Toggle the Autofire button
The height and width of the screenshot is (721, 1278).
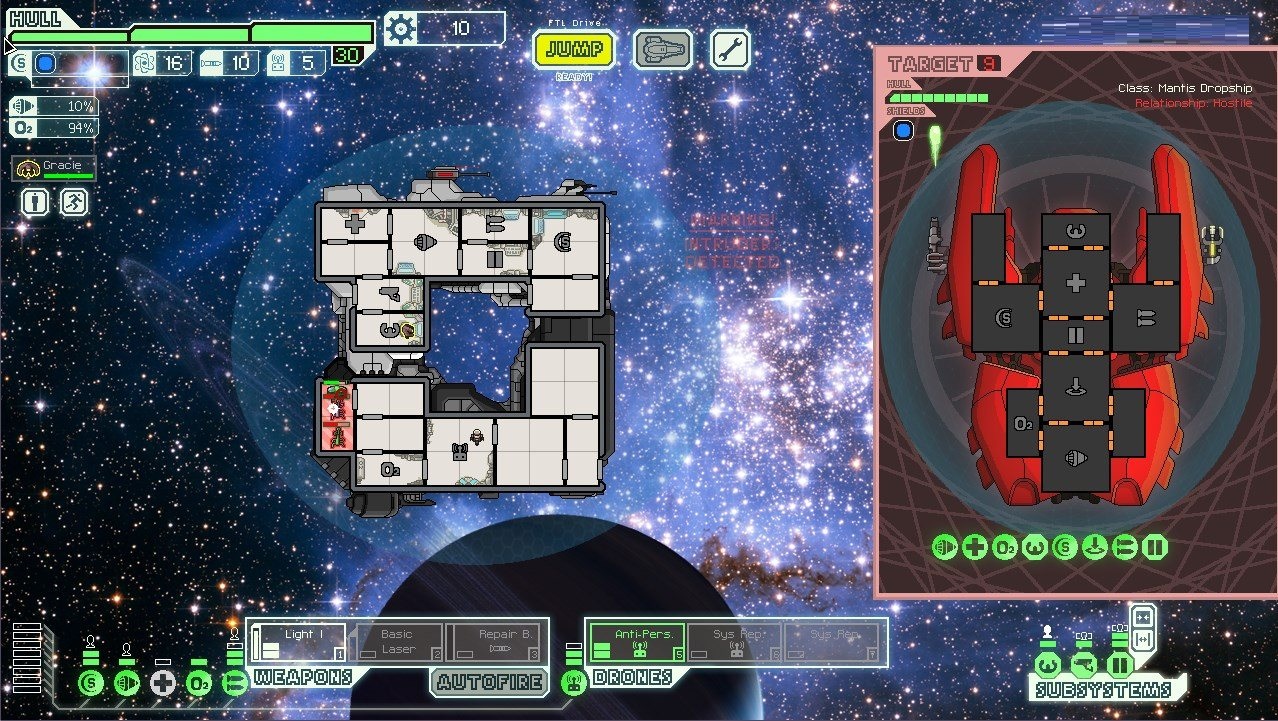coord(490,683)
